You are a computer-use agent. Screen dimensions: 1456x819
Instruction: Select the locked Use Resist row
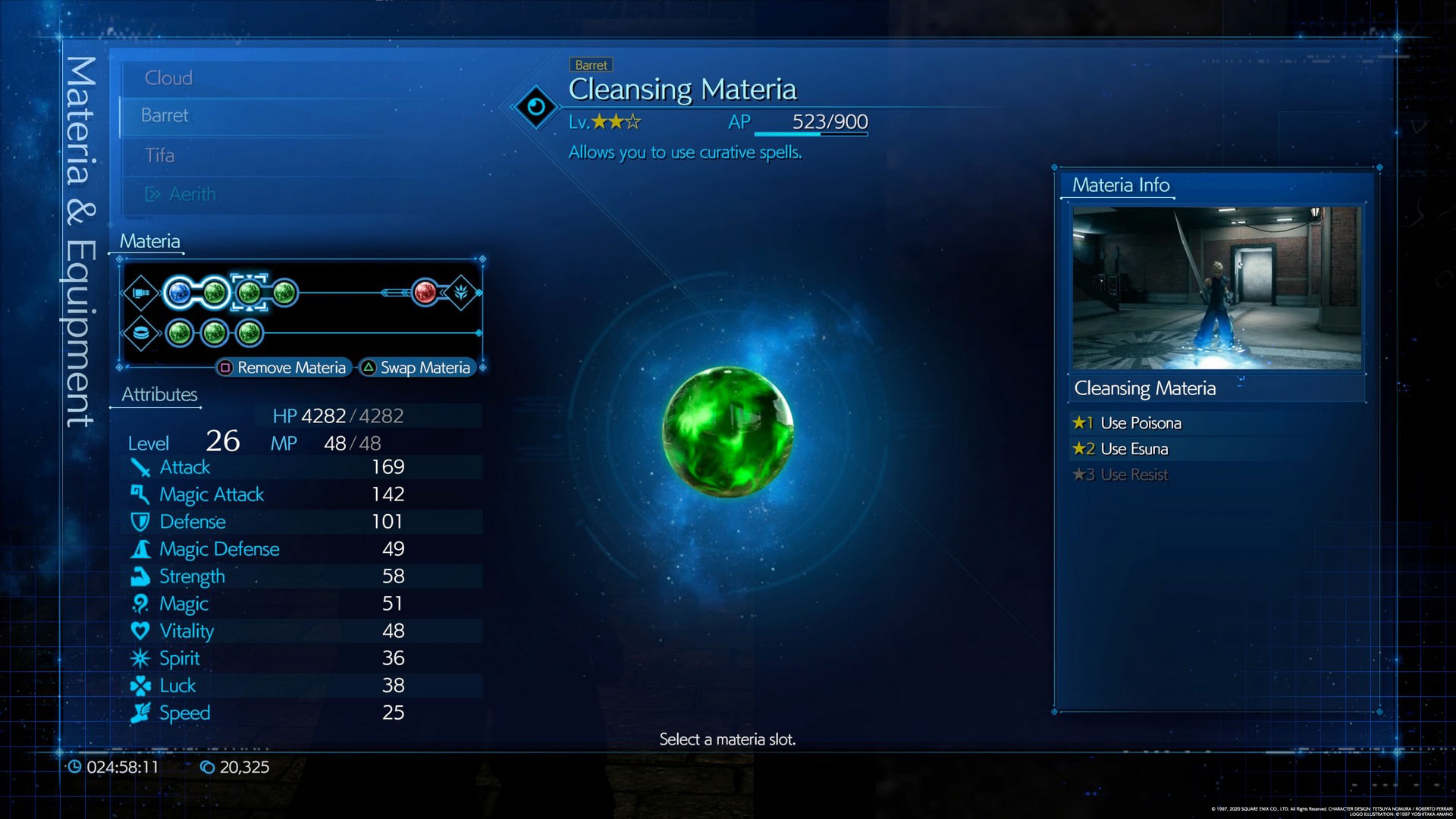click(1134, 475)
